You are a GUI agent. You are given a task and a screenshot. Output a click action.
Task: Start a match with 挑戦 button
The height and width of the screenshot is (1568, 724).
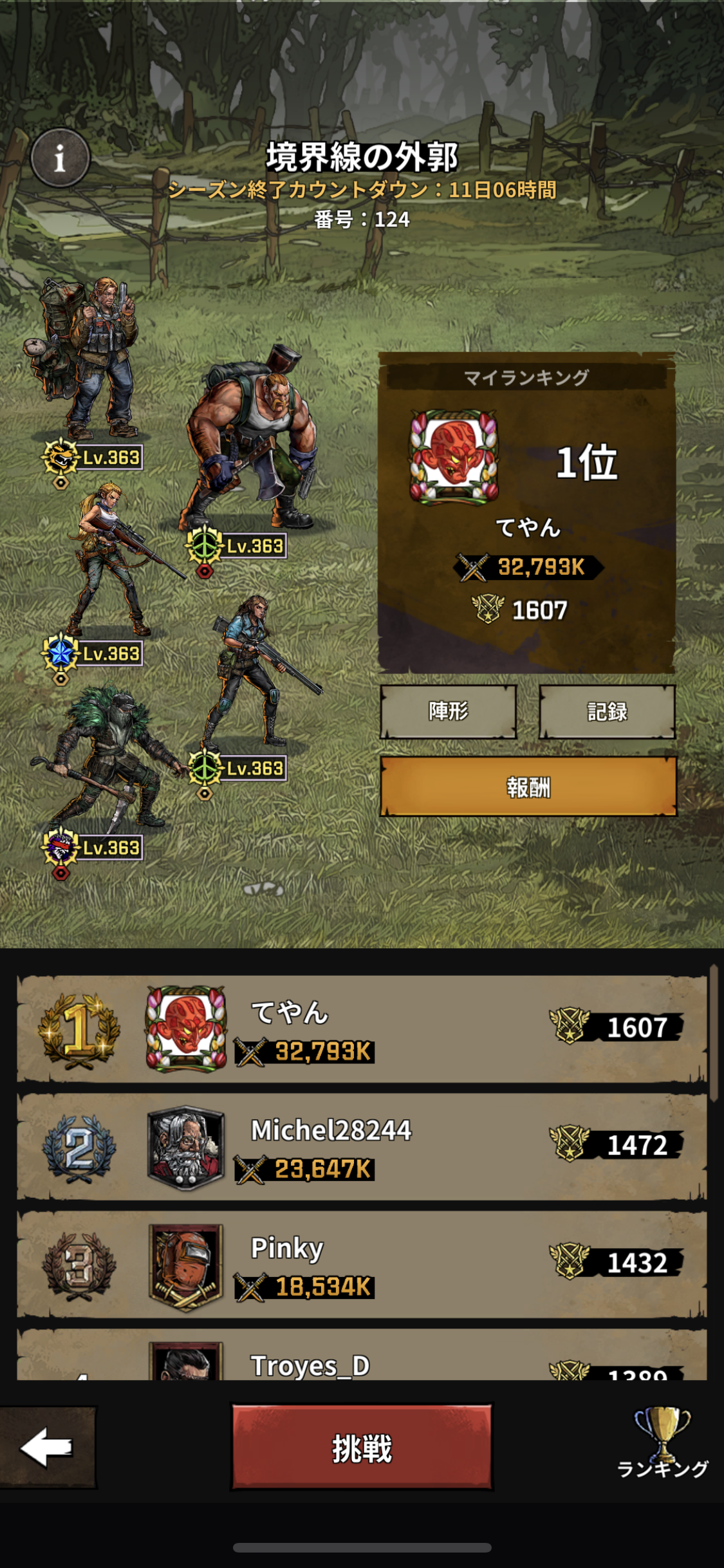pos(362,1448)
